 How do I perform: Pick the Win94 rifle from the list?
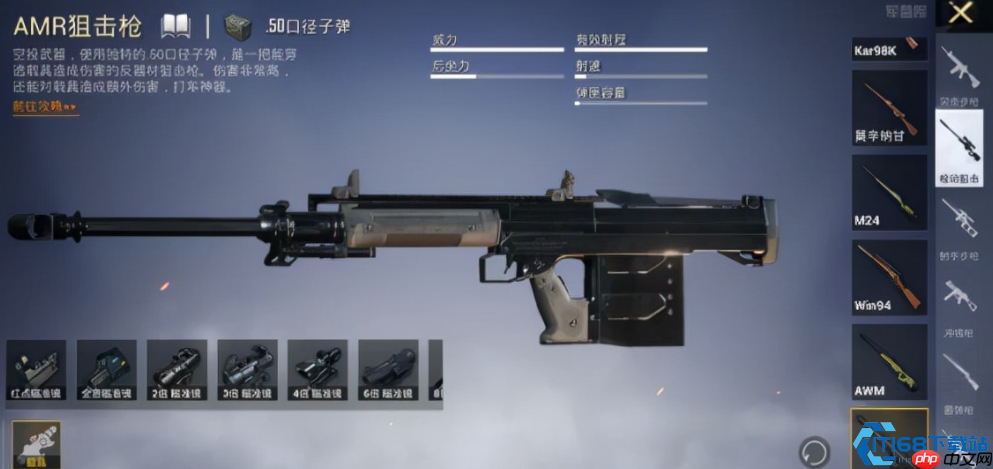(889, 276)
